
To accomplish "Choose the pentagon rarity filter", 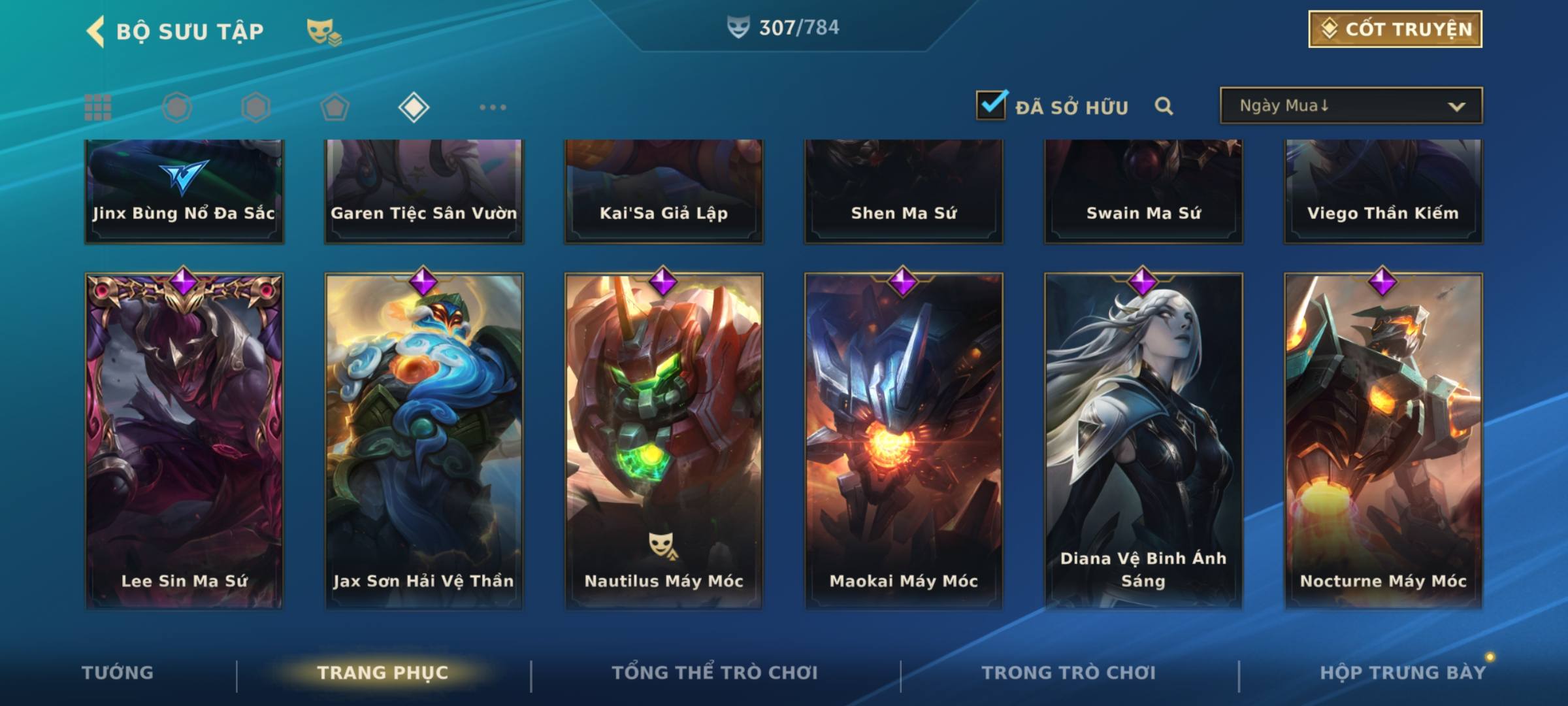I will (x=335, y=107).
